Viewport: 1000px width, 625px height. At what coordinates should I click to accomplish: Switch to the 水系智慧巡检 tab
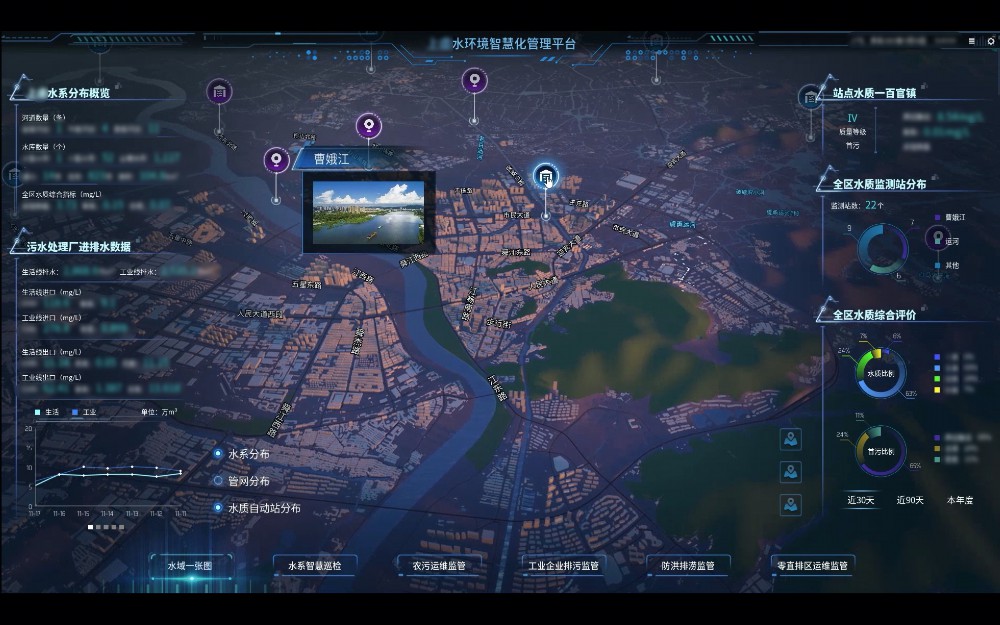point(314,566)
